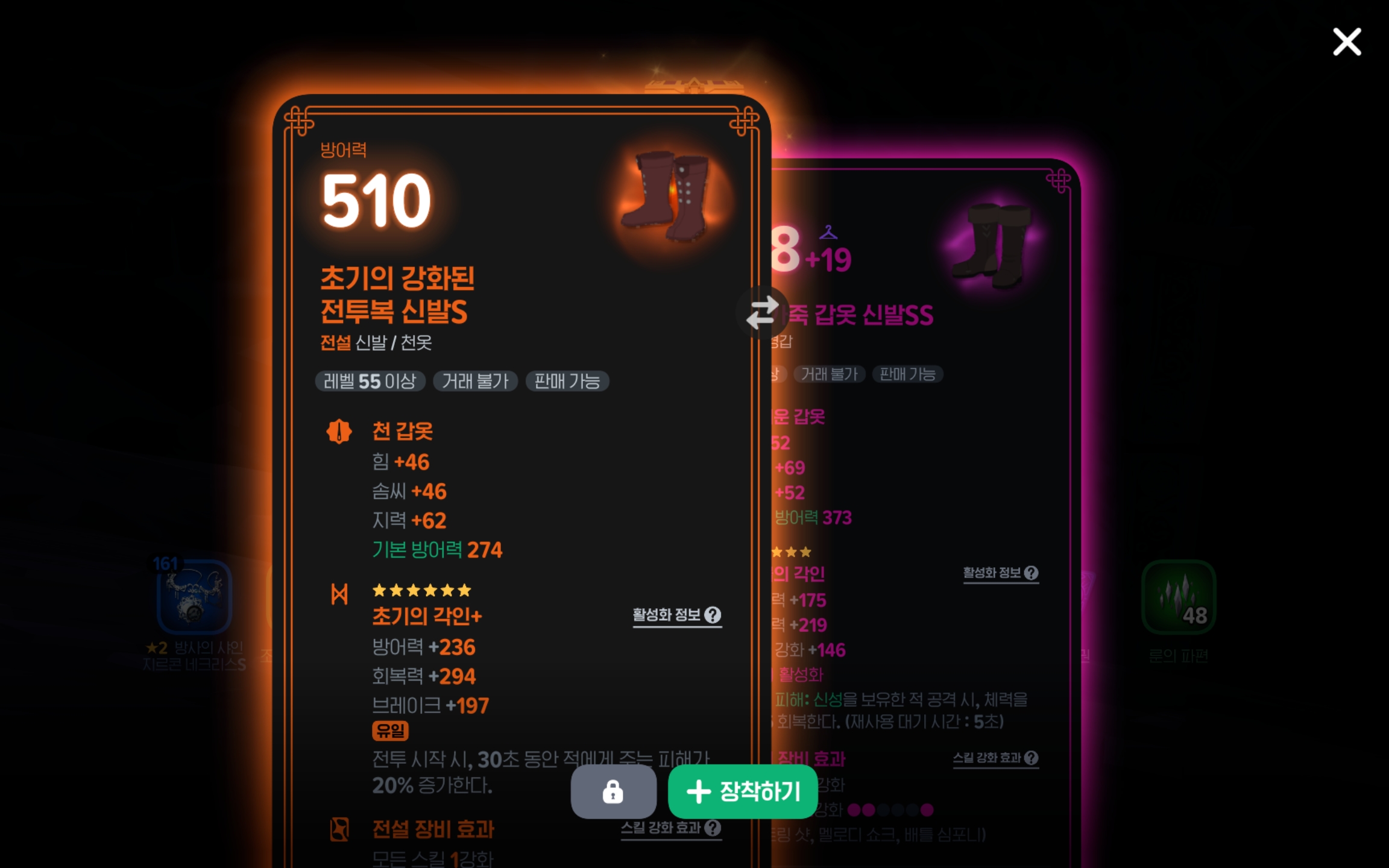Screen dimensions: 1389x868
Task: Close the item comparison popup
Action: [1346, 42]
